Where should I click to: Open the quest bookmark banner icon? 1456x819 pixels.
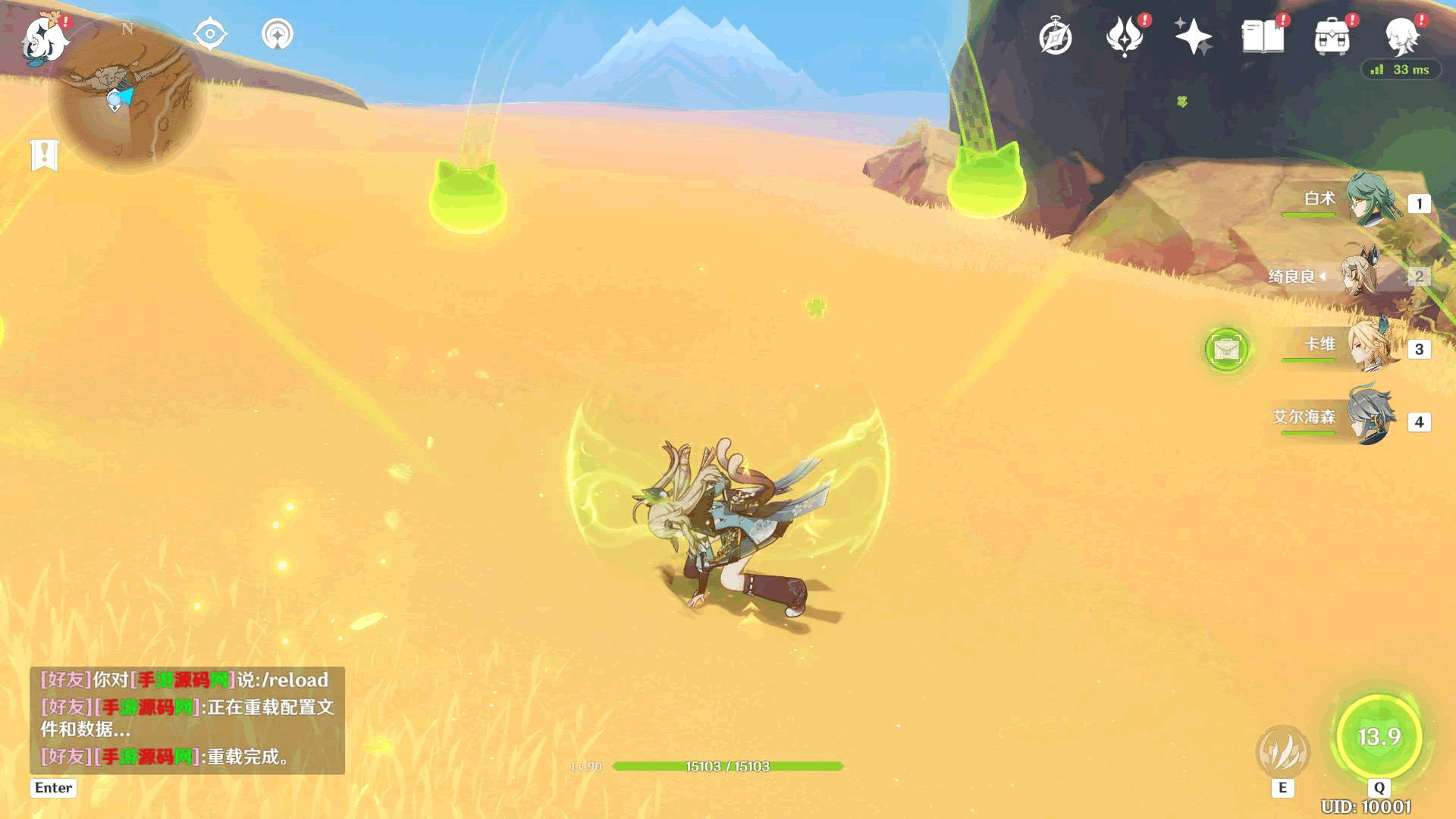45,155
